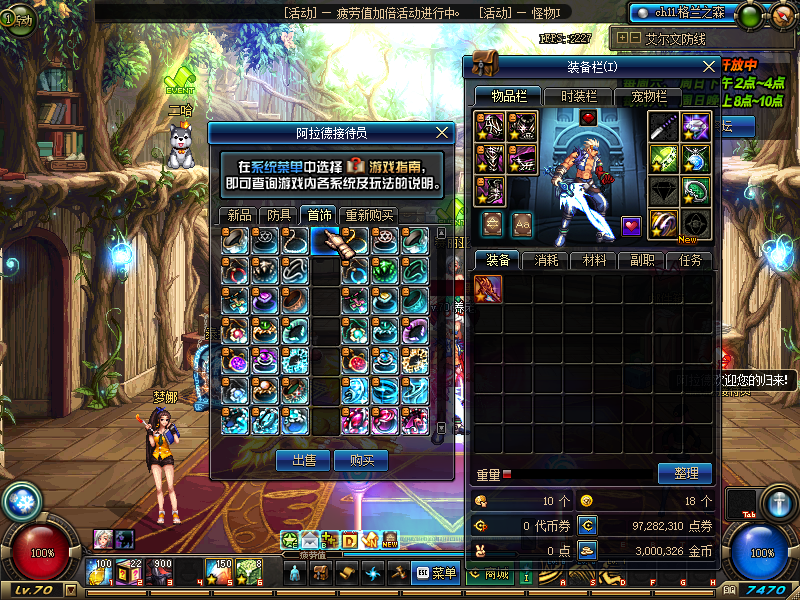Close the 阿拉德接待员 shop window
Screen dimensions: 800x600
443,132
